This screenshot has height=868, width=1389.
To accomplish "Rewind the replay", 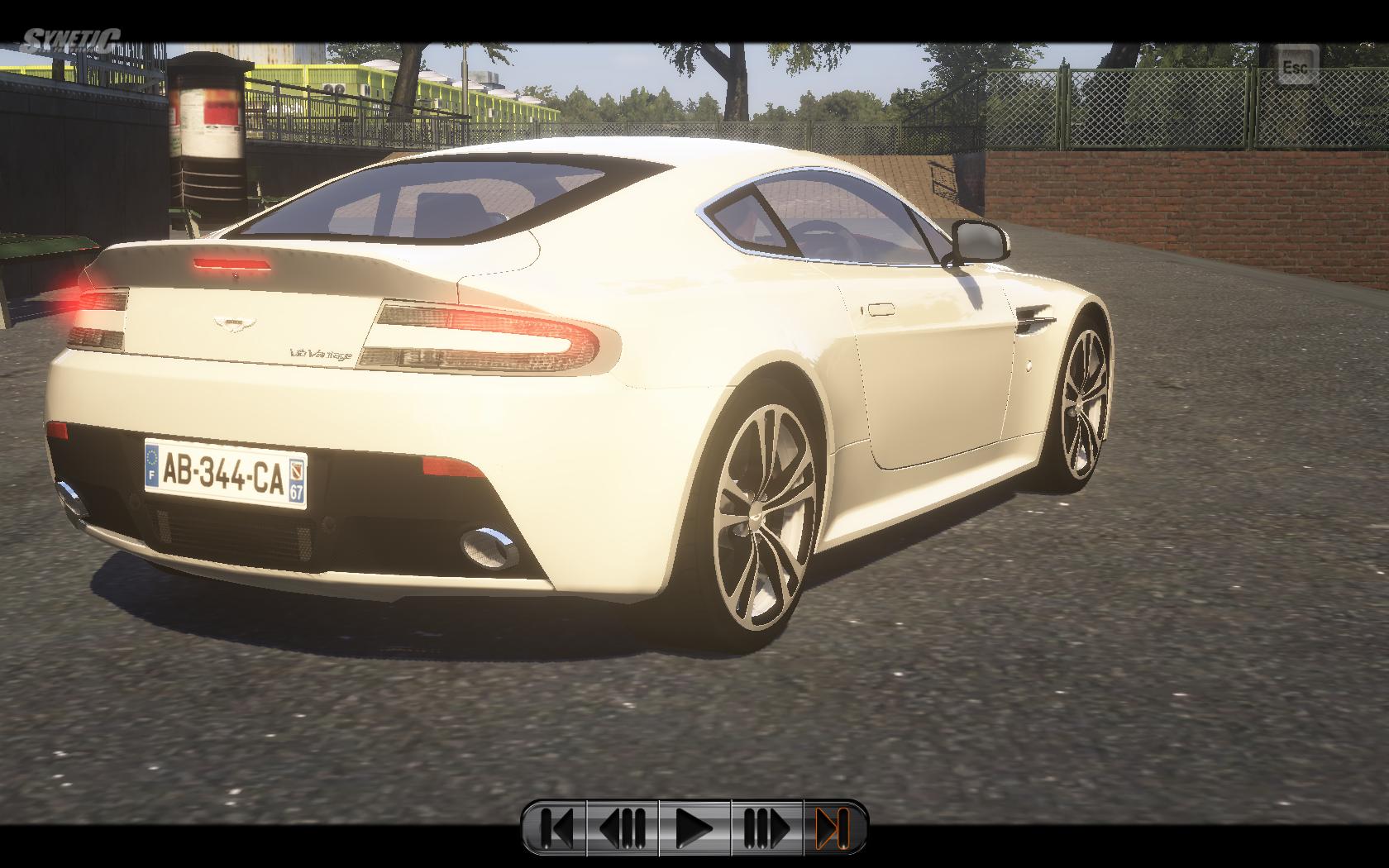I will tap(623, 827).
